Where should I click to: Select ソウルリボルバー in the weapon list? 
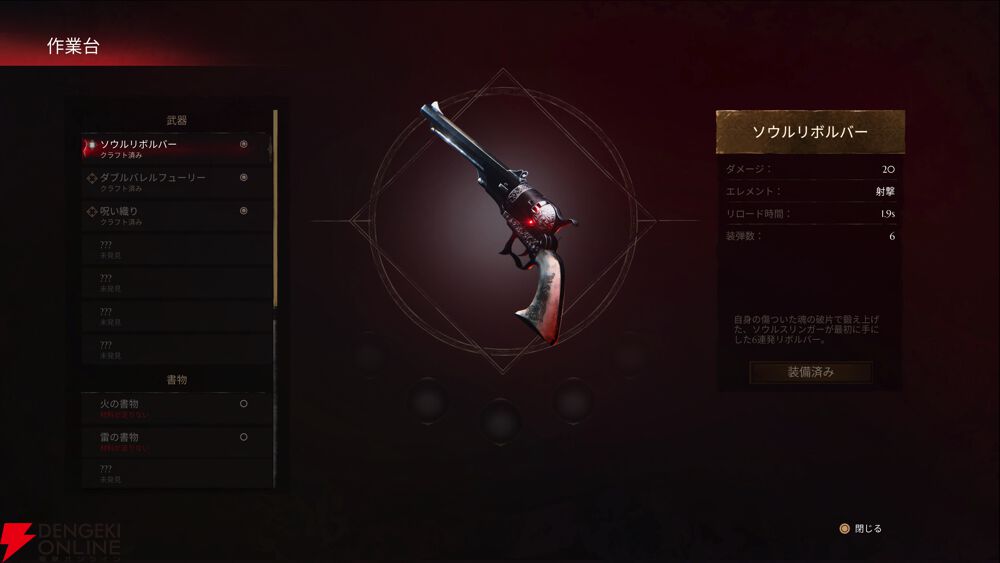click(170, 148)
